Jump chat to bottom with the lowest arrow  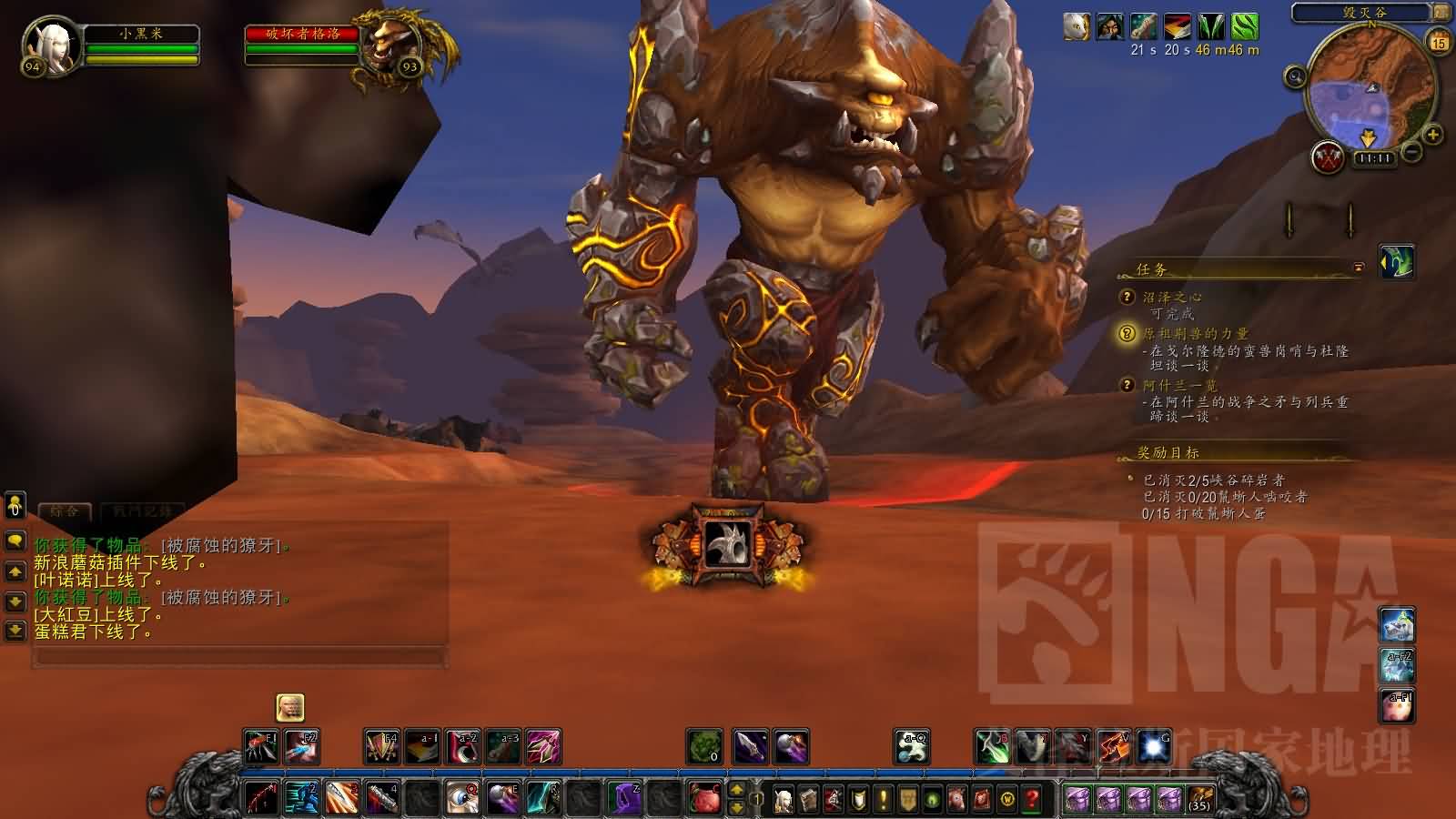pyautogui.click(x=15, y=629)
